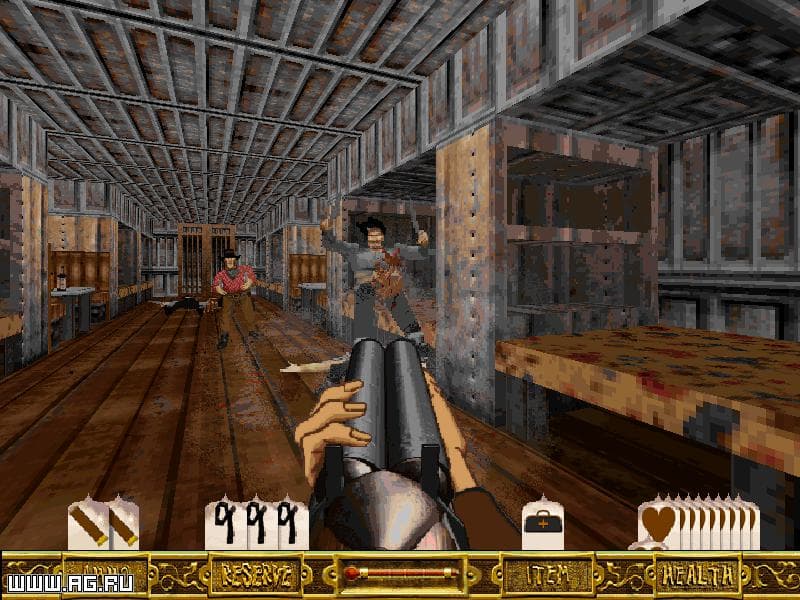The width and height of the screenshot is (800, 600).
Task: Select the medical bag item card
Action: (x=541, y=522)
